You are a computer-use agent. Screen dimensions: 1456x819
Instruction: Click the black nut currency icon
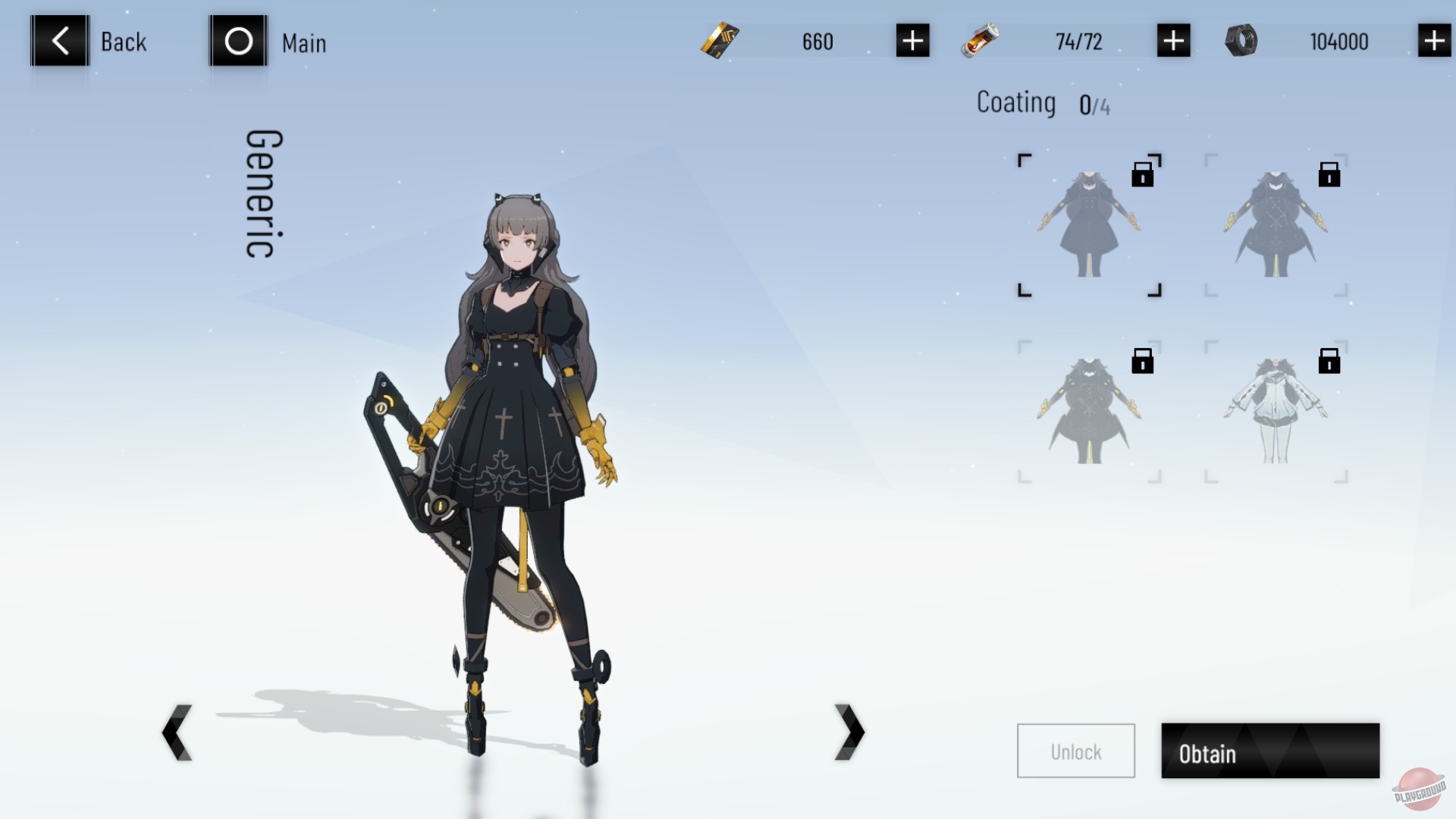(x=1241, y=42)
